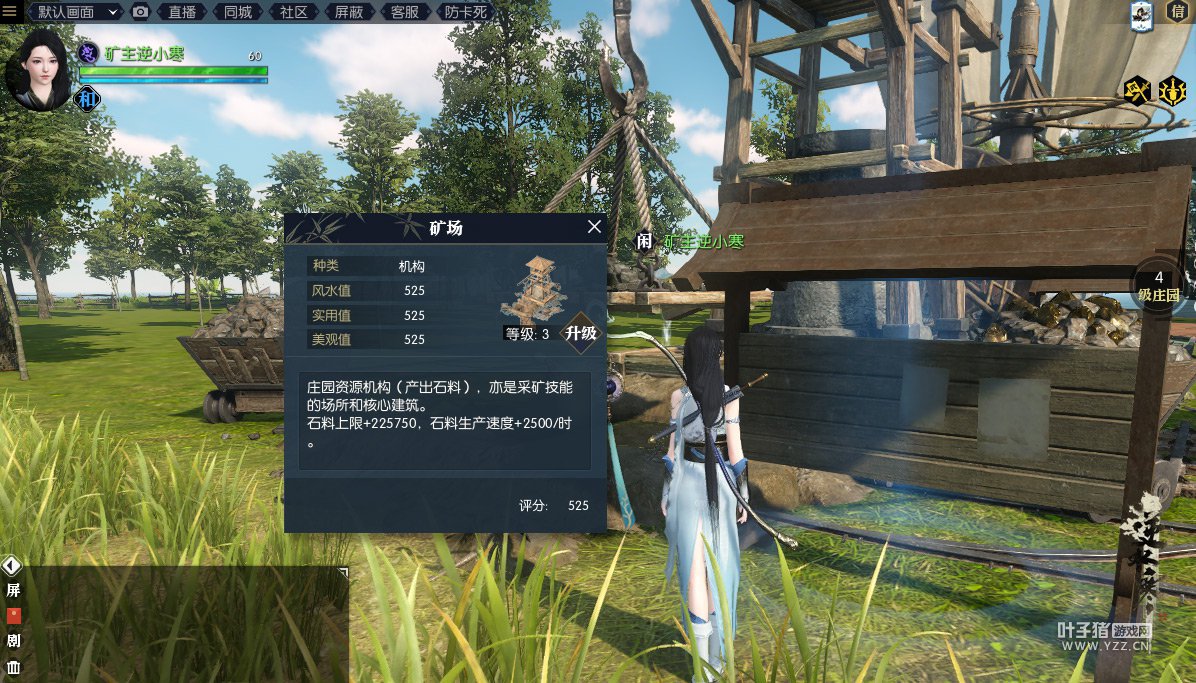Screen dimensions: 1196x683
Task: Use the 防卡死 unstuck button
Action: pyautogui.click(x=465, y=12)
